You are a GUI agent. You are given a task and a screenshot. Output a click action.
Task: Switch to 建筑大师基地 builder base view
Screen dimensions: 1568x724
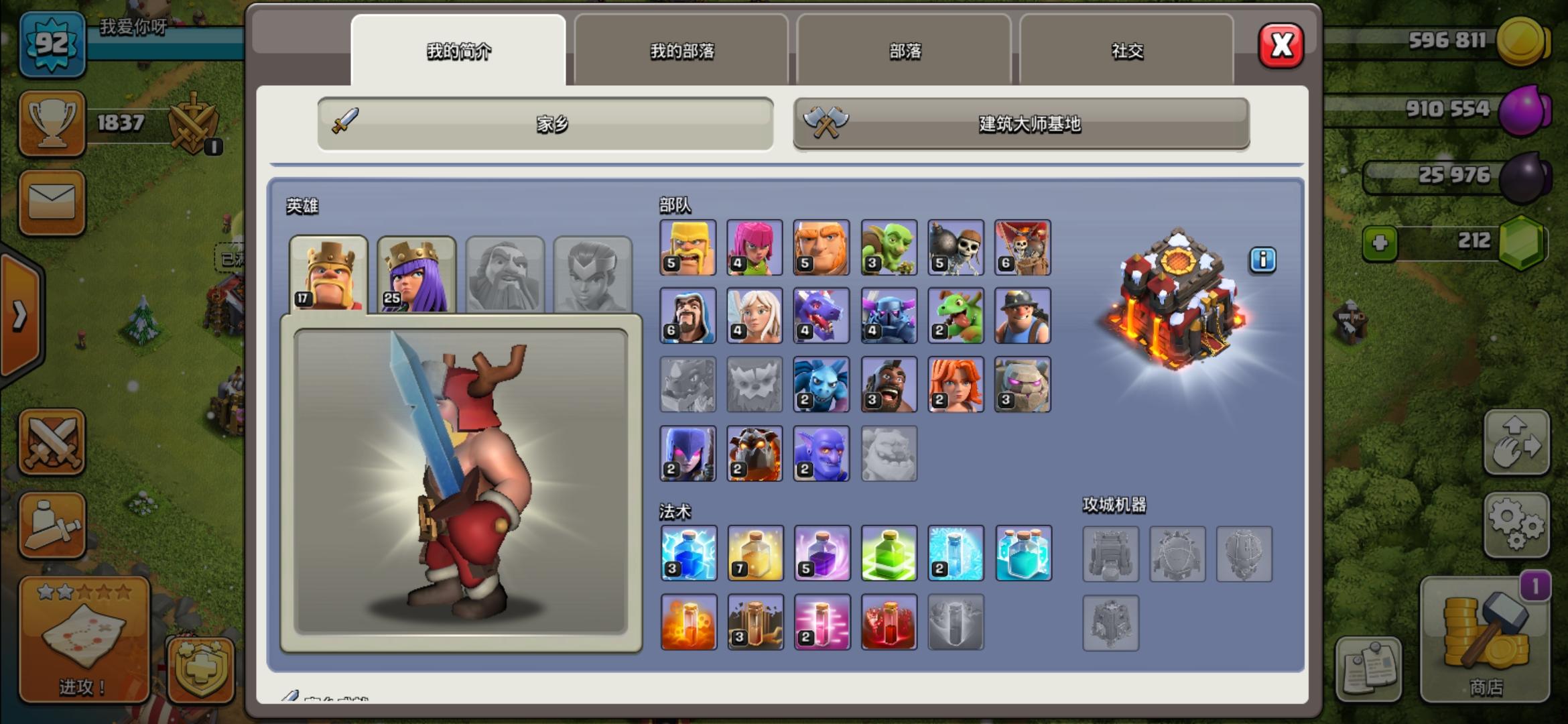(x=1021, y=123)
